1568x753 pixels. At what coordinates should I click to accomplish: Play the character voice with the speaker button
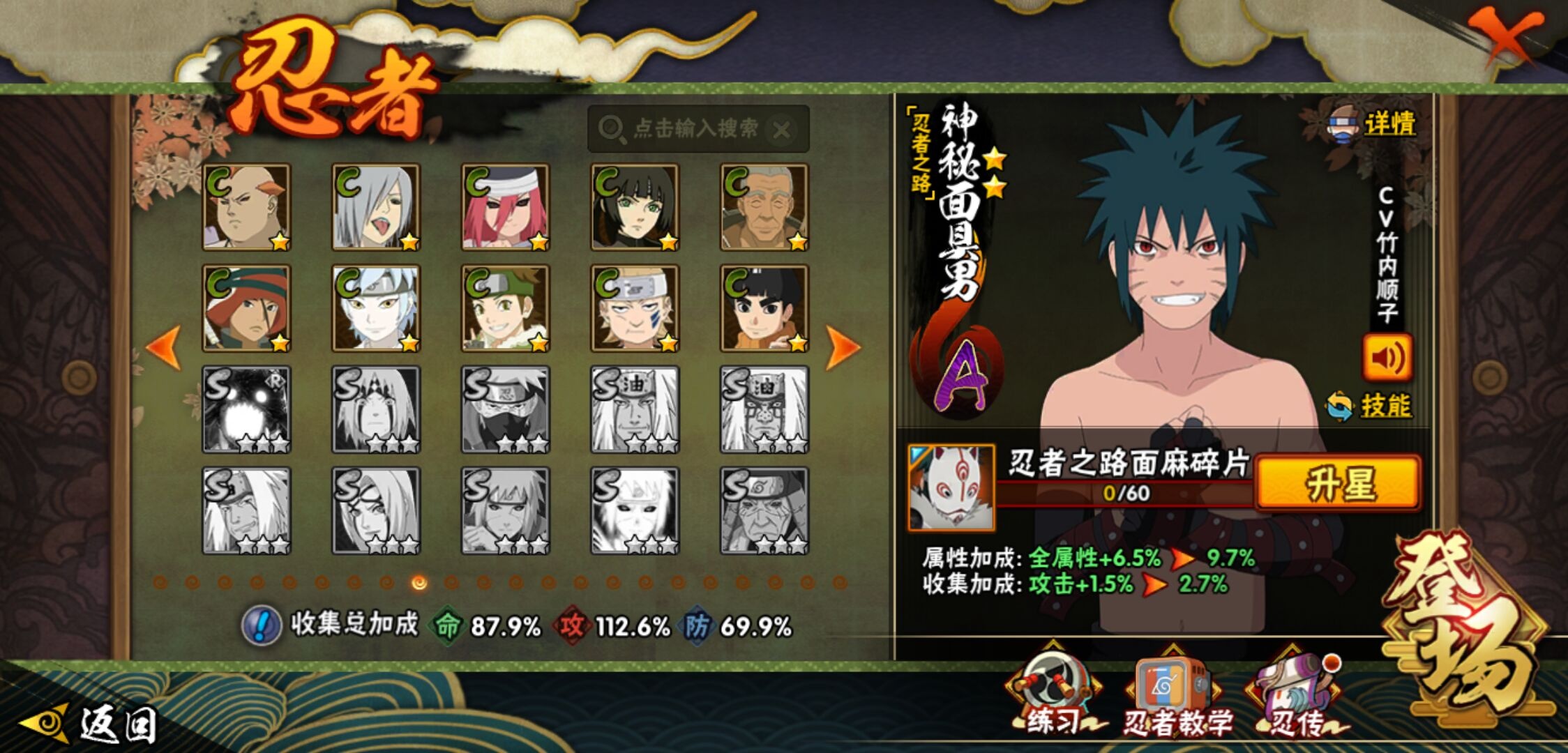(1387, 358)
